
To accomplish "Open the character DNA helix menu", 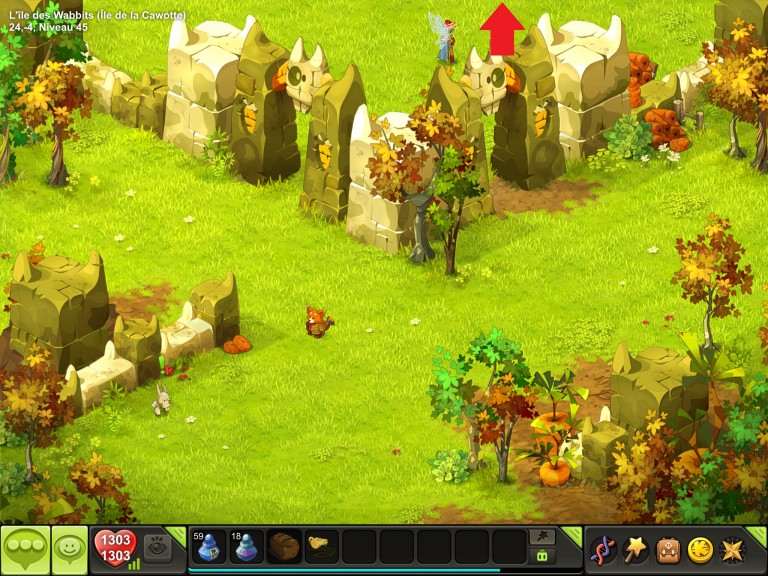I will pyautogui.click(x=603, y=549).
